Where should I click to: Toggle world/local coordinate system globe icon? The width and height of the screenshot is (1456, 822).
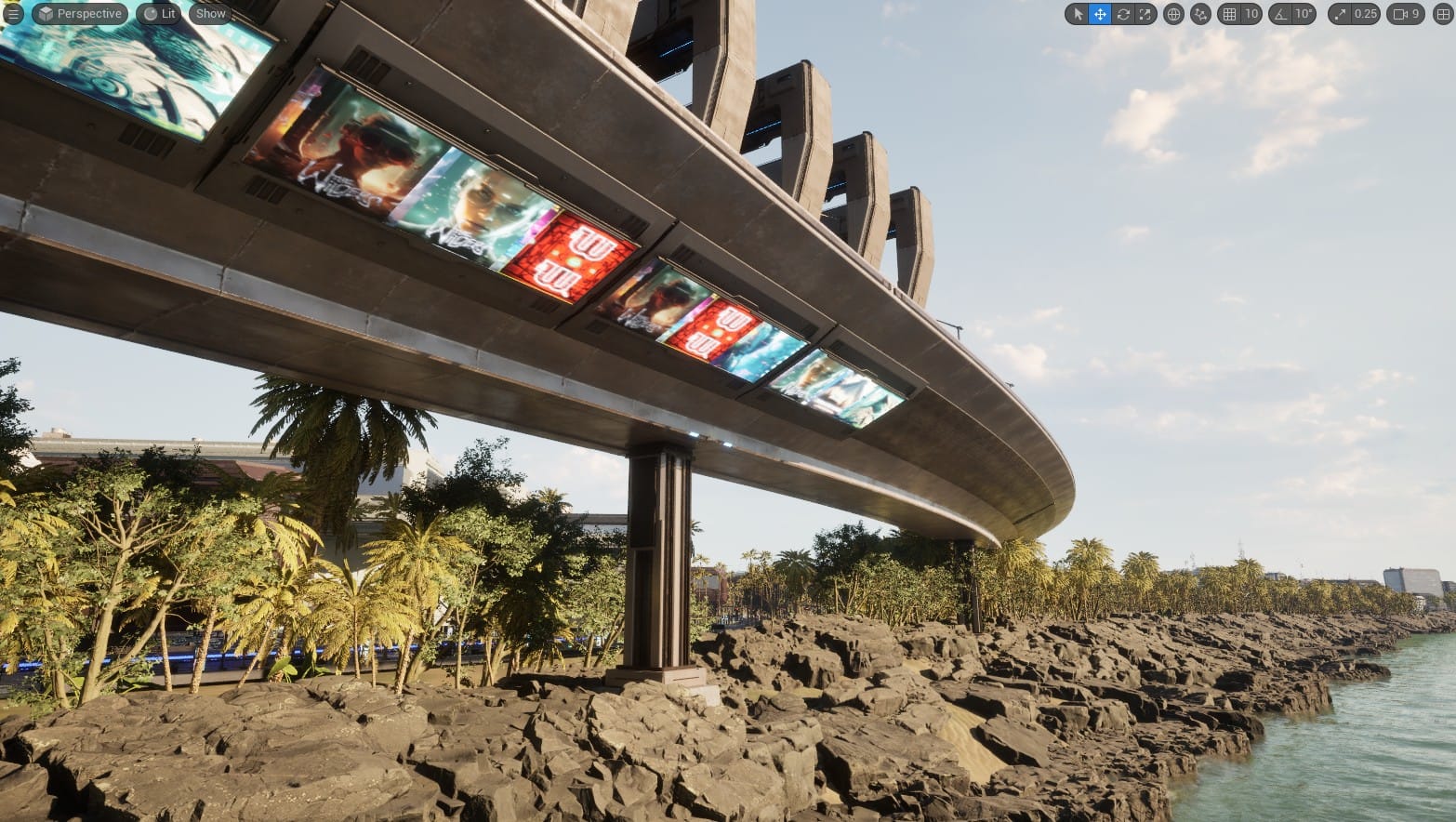tap(1173, 14)
